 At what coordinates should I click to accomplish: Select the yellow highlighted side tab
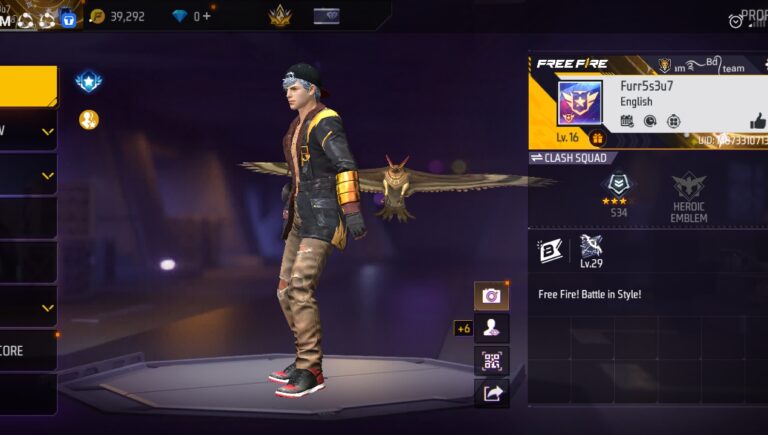[28, 87]
